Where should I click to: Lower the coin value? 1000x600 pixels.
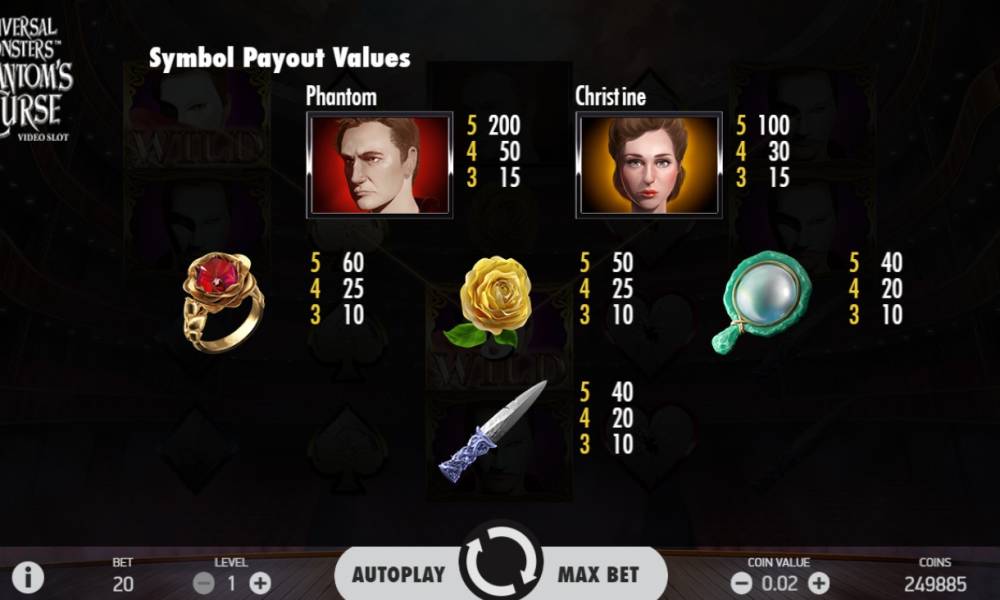coord(741,582)
